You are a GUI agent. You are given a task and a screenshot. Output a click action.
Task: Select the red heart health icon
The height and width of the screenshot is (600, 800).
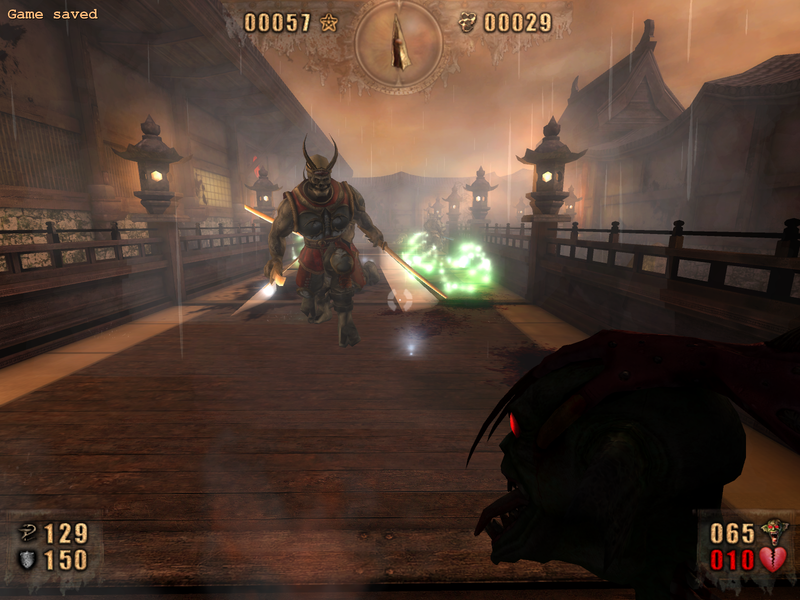click(x=773, y=560)
